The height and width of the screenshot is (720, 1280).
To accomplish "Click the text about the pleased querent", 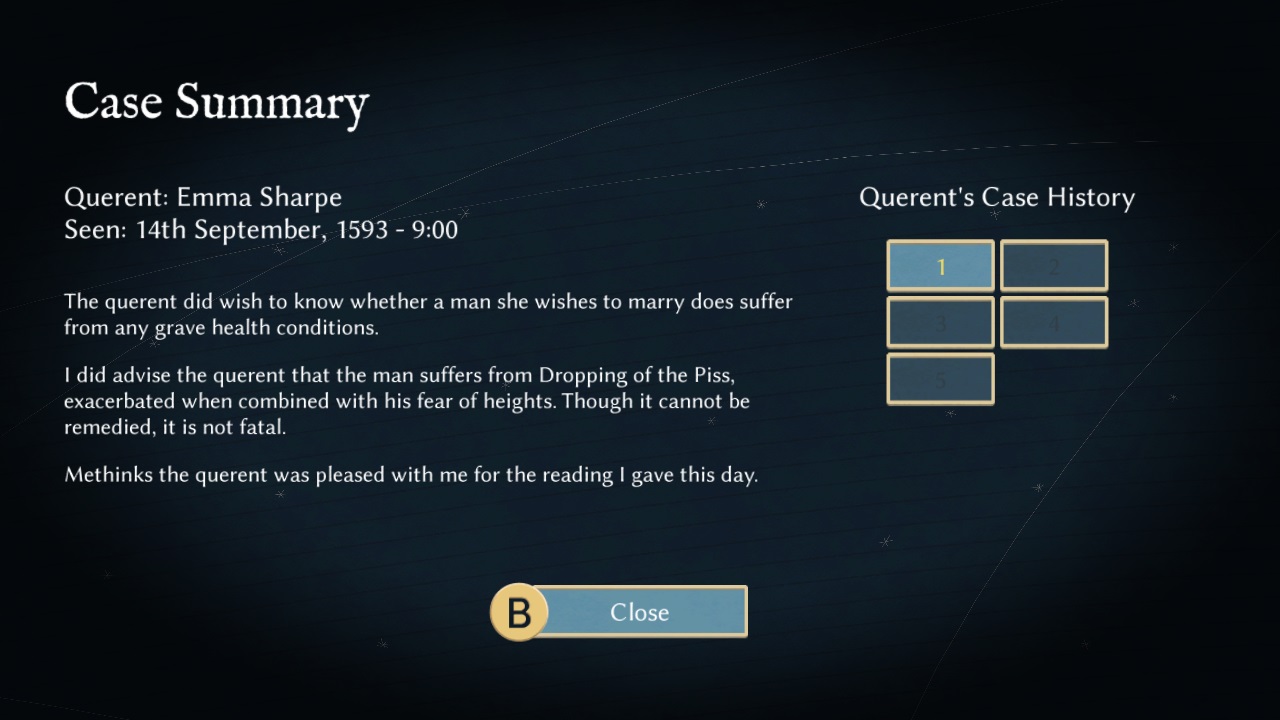I will point(411,474).
